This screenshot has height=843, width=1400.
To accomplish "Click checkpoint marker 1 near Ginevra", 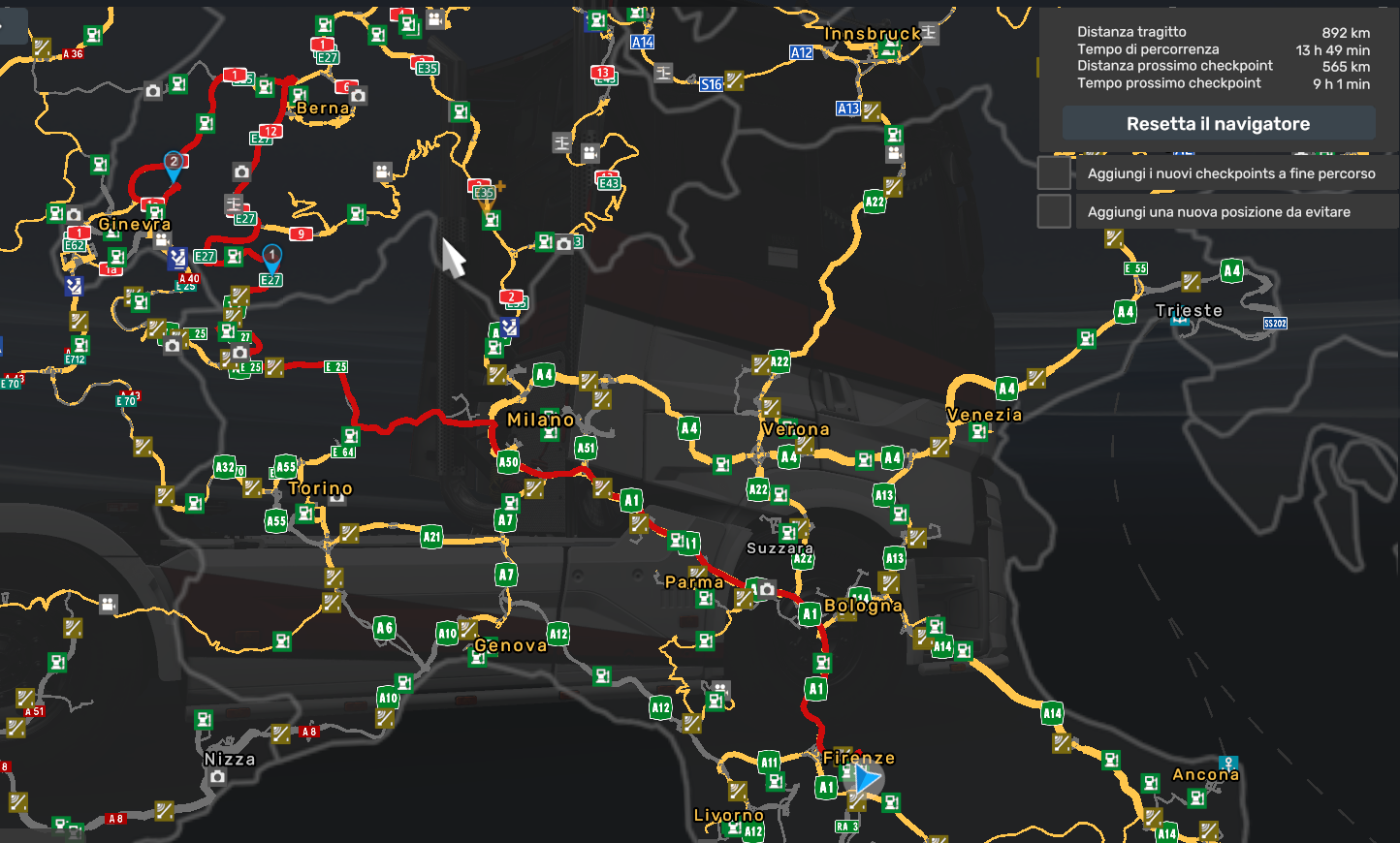I will [x=271, y=256].
